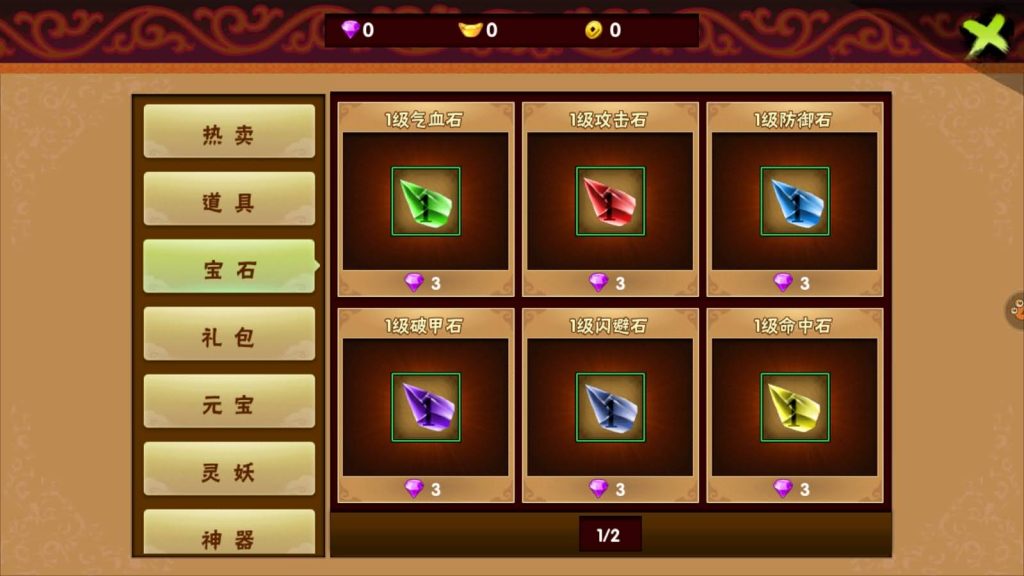The image size is (1024, 576).
Task: Click the 1/2 page indicator
Action: (x=609, y=535)
